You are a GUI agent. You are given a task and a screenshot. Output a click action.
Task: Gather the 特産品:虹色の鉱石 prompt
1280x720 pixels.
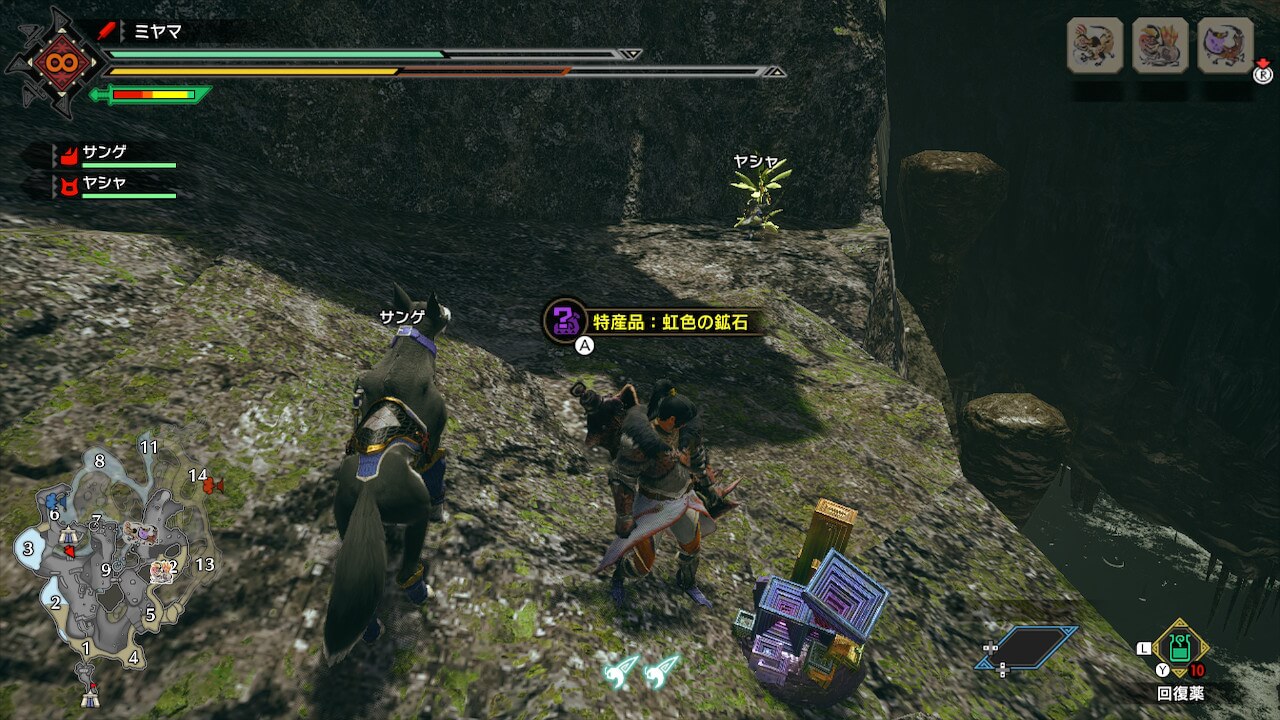(646, 323)
